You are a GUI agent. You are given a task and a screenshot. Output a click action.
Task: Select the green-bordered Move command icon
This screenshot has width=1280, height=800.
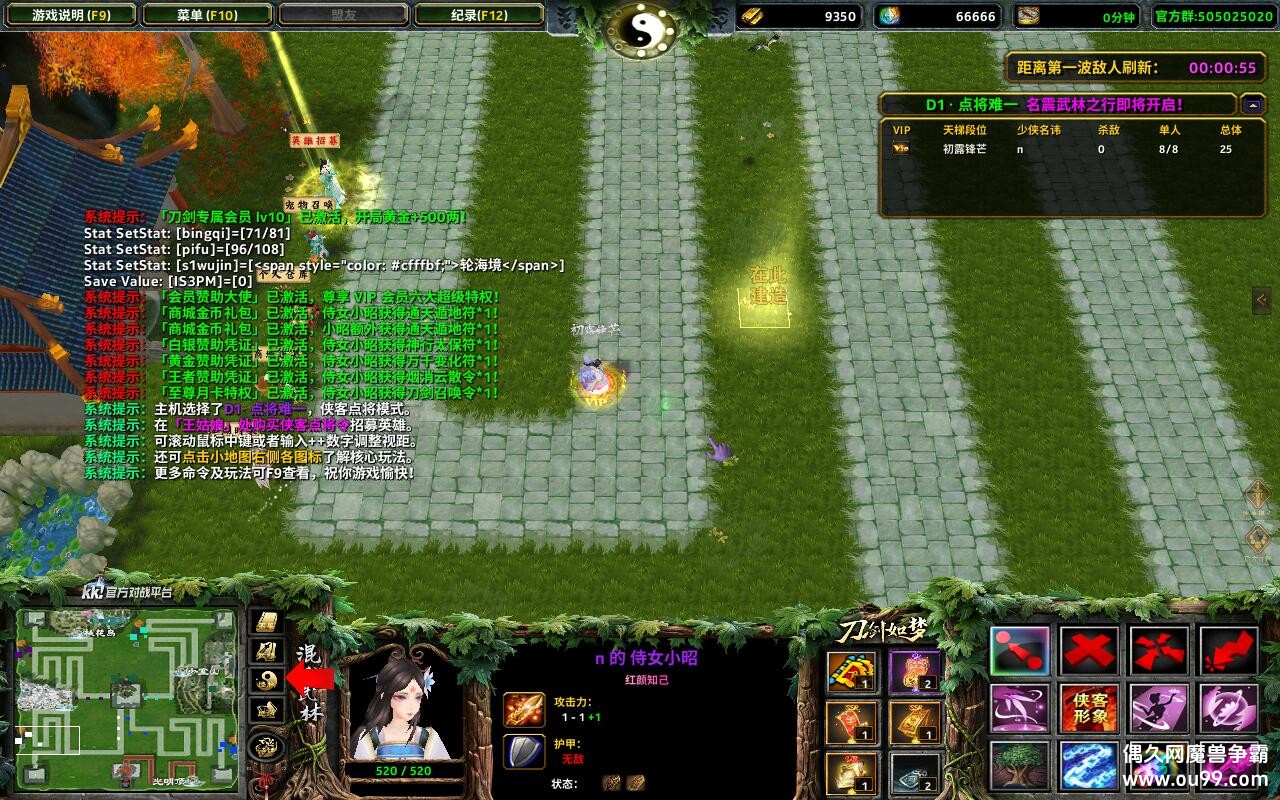(x=1020, y=652)
